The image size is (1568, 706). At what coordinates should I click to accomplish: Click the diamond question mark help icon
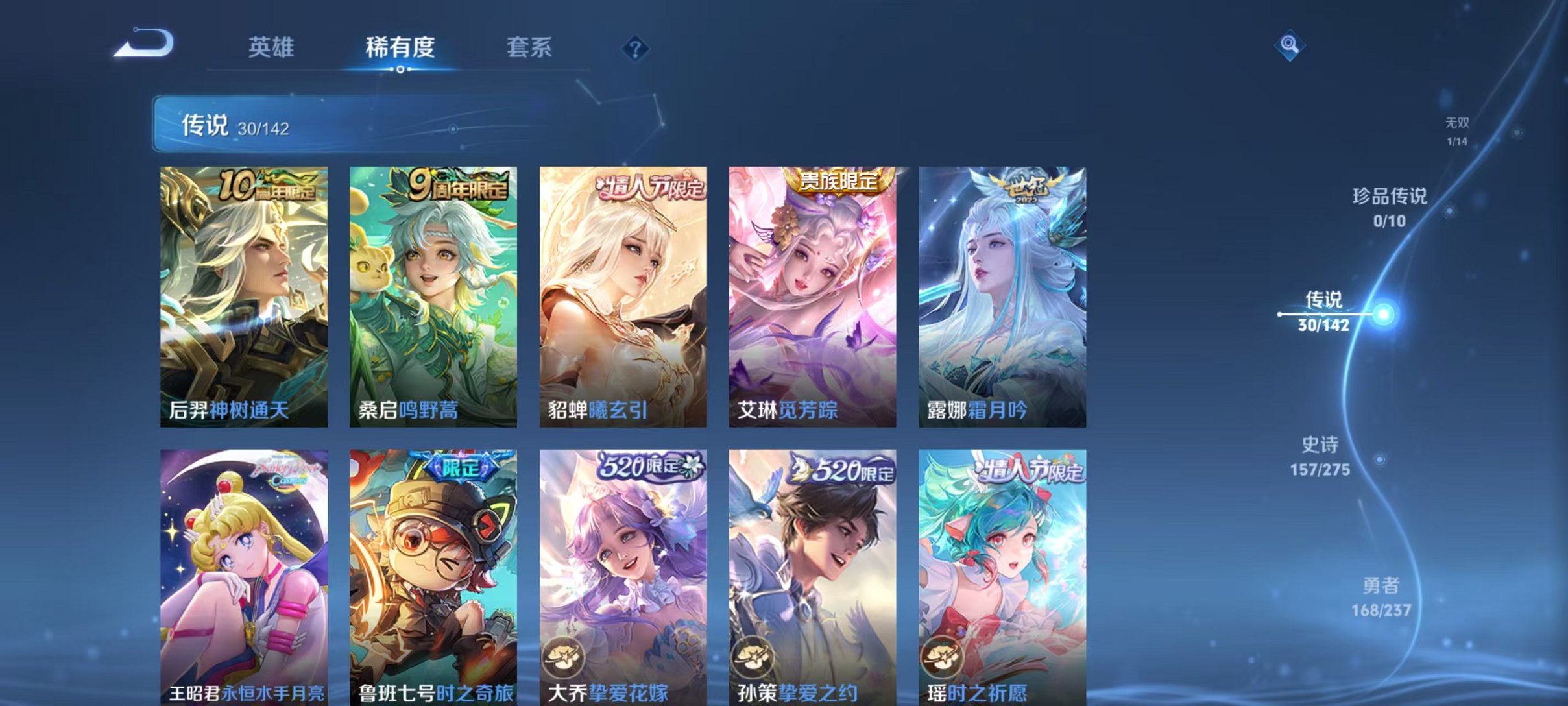(x=637, y=49)
